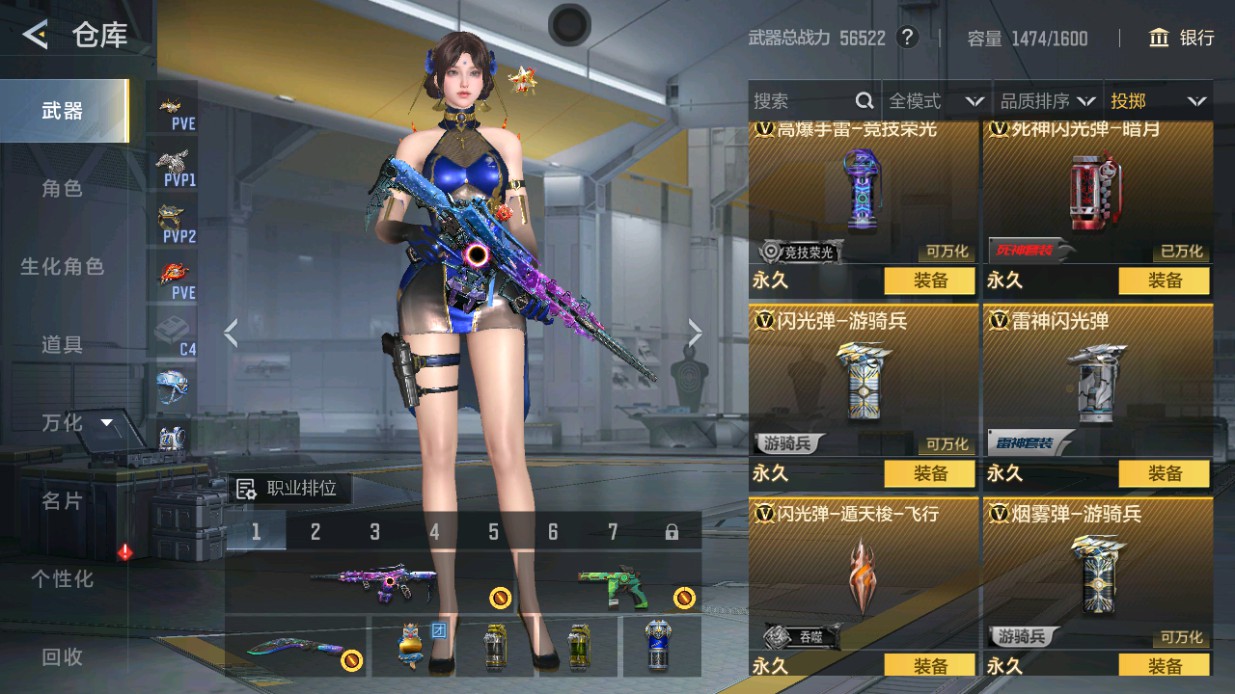Open the 品质排序 sort dropdown

[1047, 101]
